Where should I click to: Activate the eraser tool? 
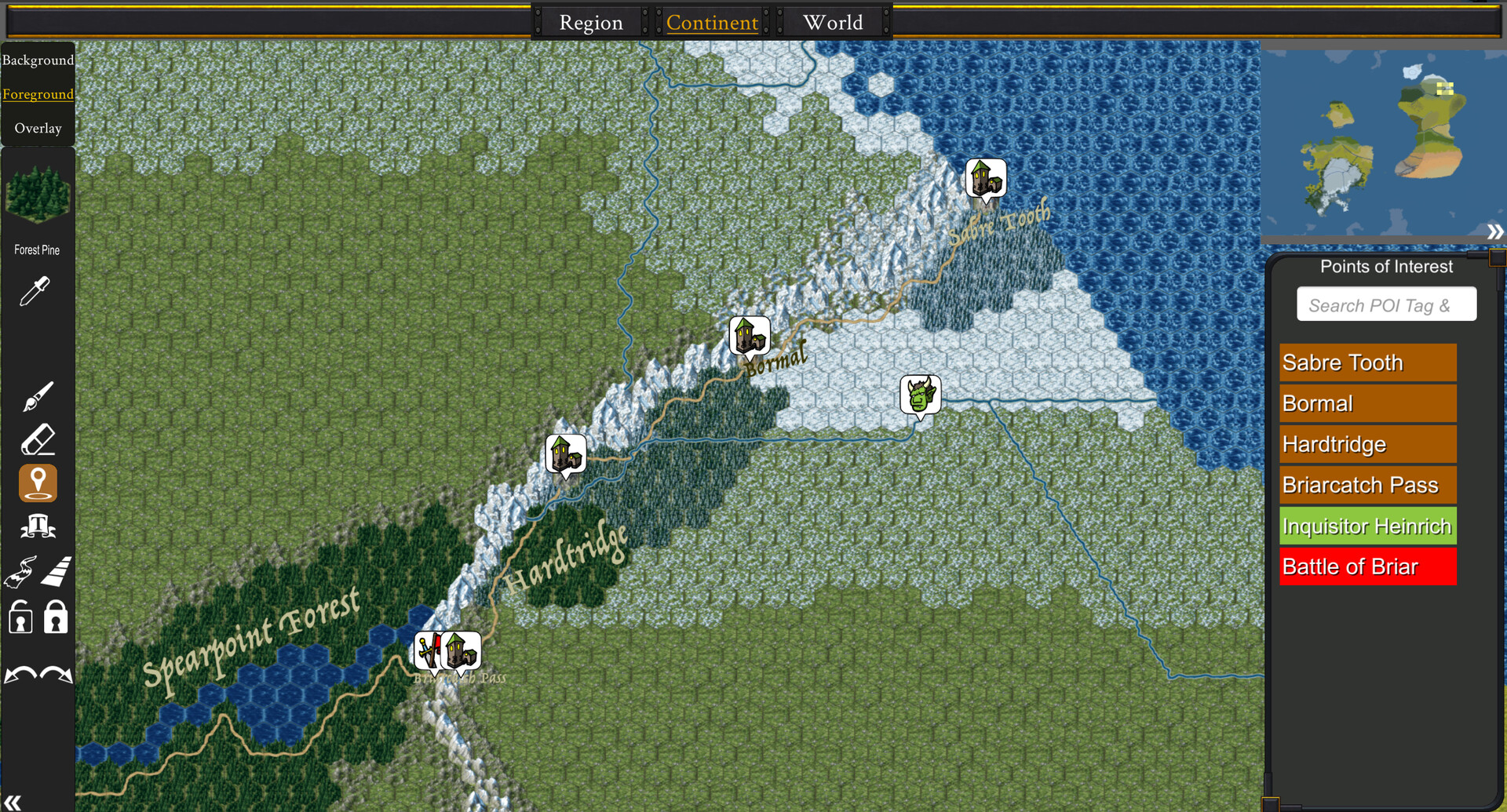(x=38, y=439)
